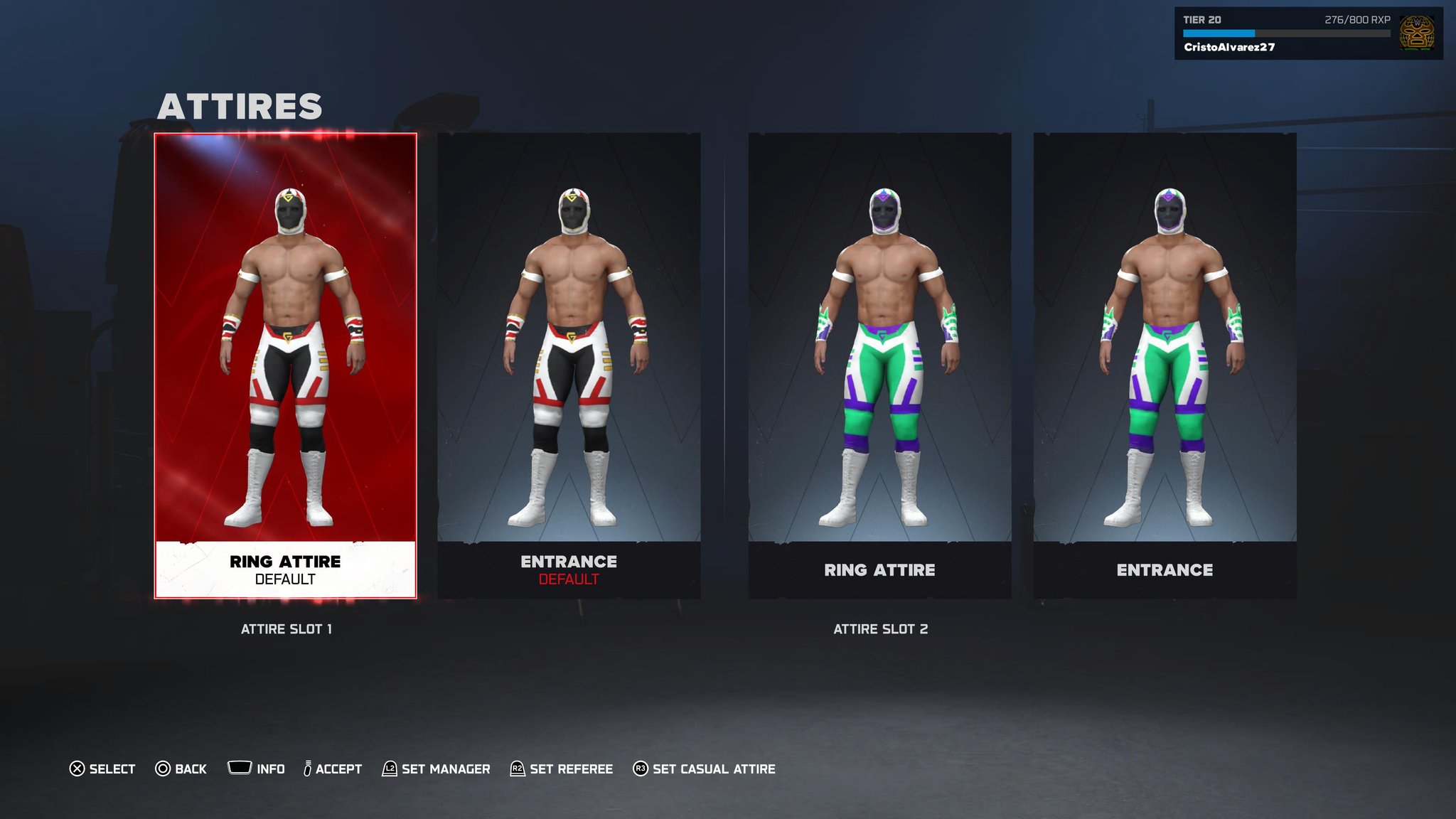The image size is (1456, 819).
Task: Open the CristoAlvarez27 player profile banner
Action: [1307, 33]
